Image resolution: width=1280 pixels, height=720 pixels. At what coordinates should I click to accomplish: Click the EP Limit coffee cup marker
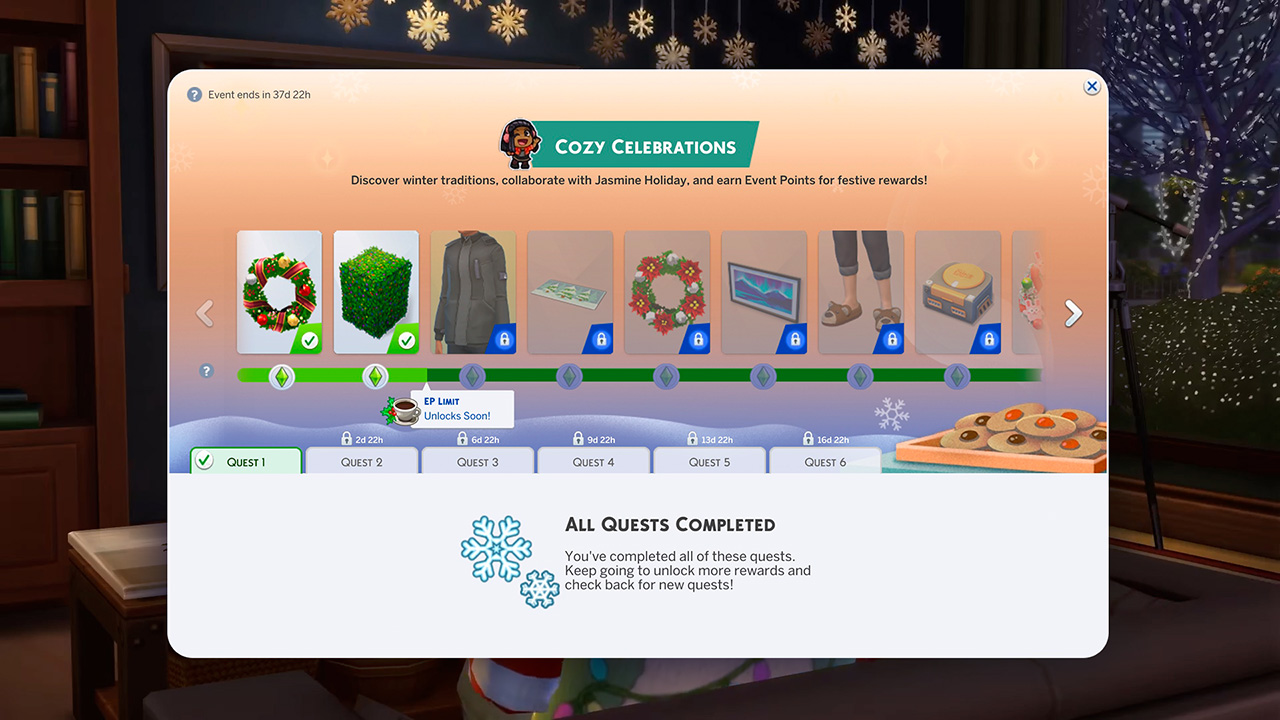pos(403,410)
